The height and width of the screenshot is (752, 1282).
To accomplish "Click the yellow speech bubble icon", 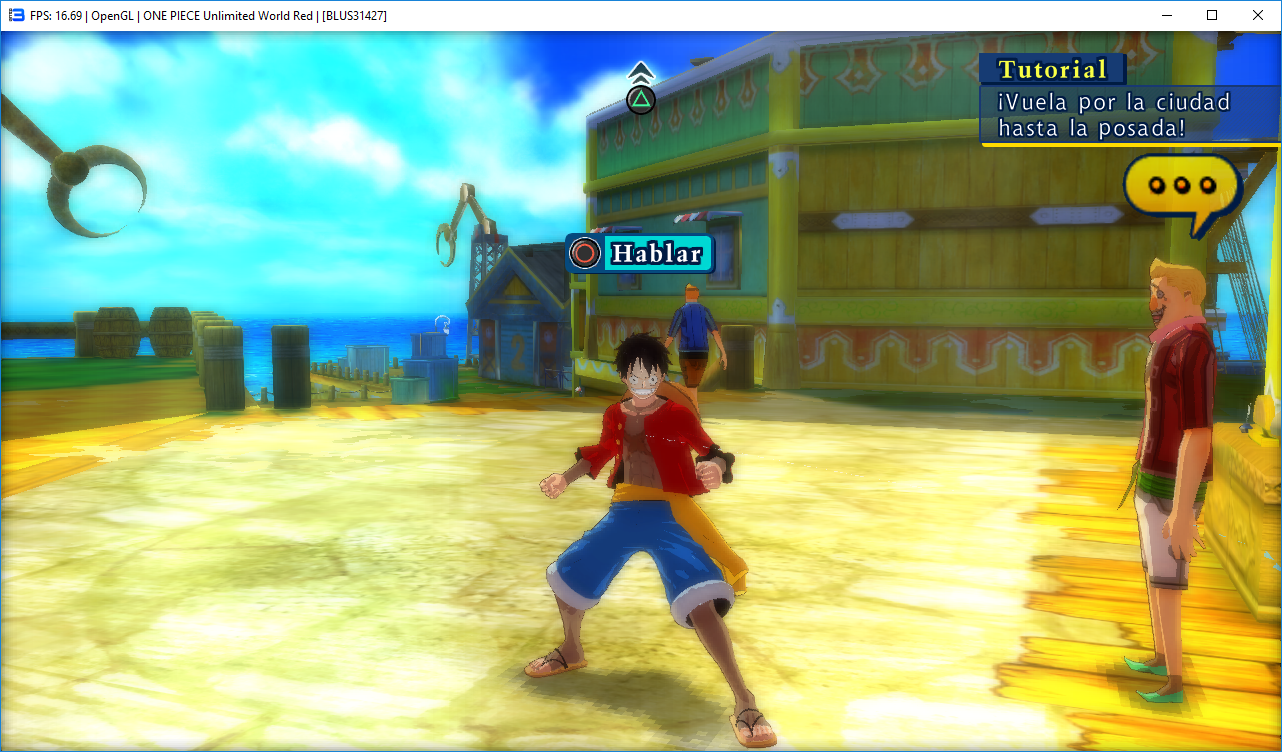I will [x=1181, y=187].
